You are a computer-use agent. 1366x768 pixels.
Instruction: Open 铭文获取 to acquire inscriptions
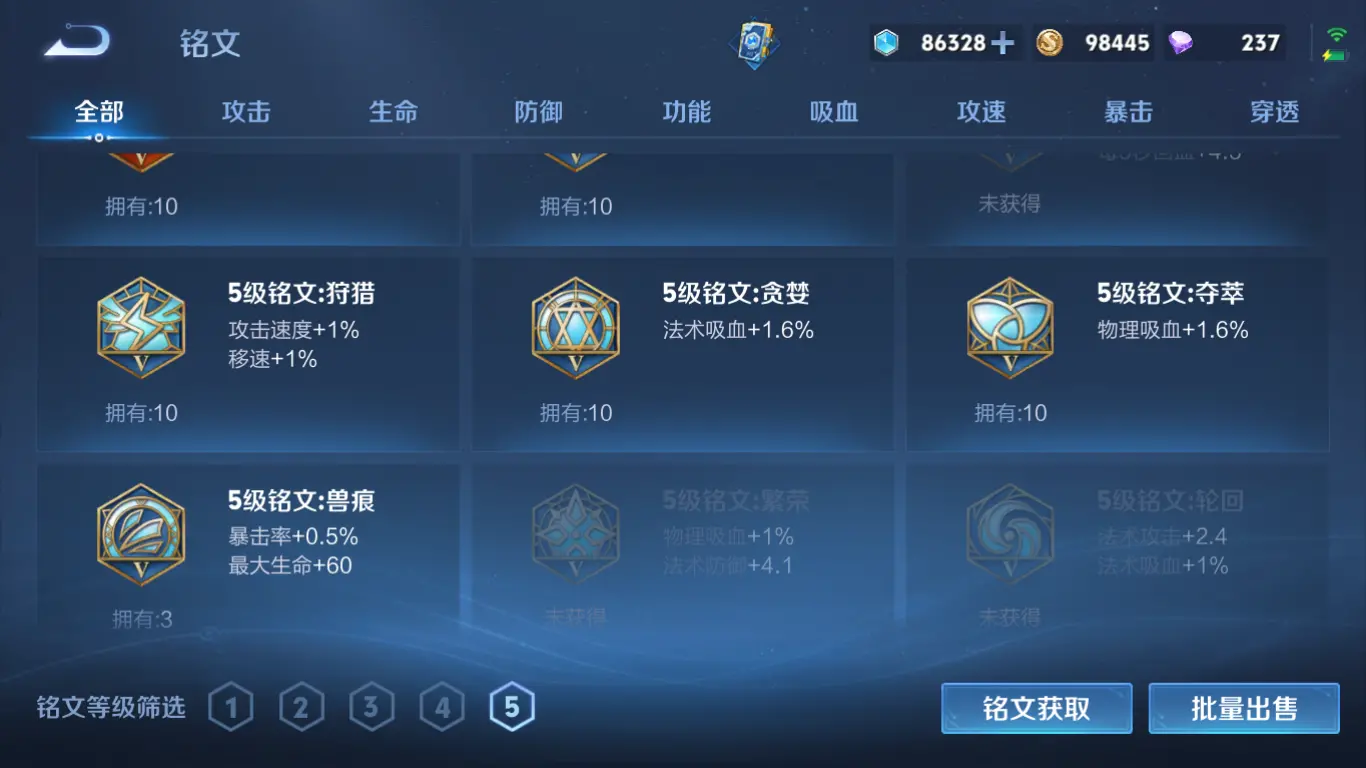tap(1037, 708)
